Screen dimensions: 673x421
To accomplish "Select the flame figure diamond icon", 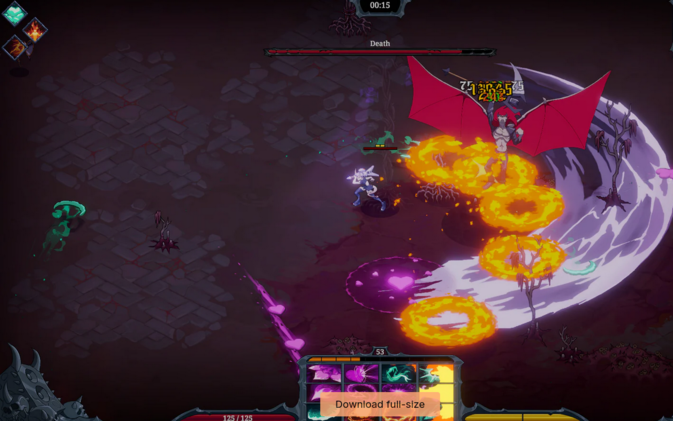I will [35, 29].
